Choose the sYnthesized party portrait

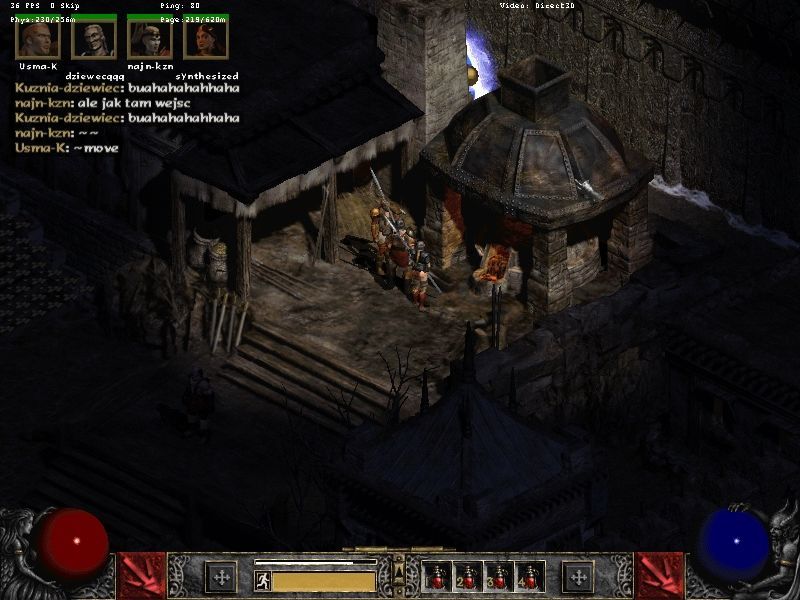pyautogui.click(x=205, y=39)
